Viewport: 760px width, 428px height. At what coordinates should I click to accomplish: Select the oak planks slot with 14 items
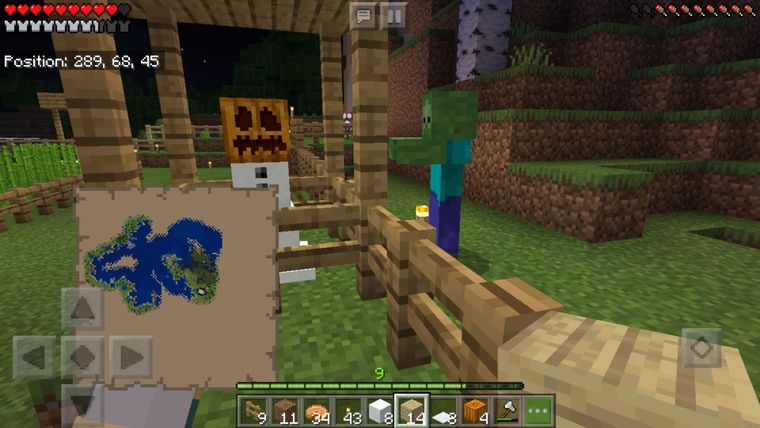(412, 410)
